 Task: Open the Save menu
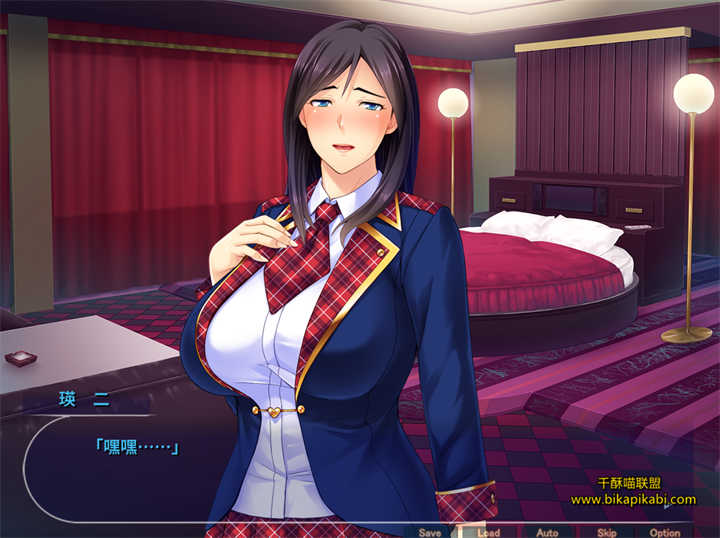click(430, 532)
